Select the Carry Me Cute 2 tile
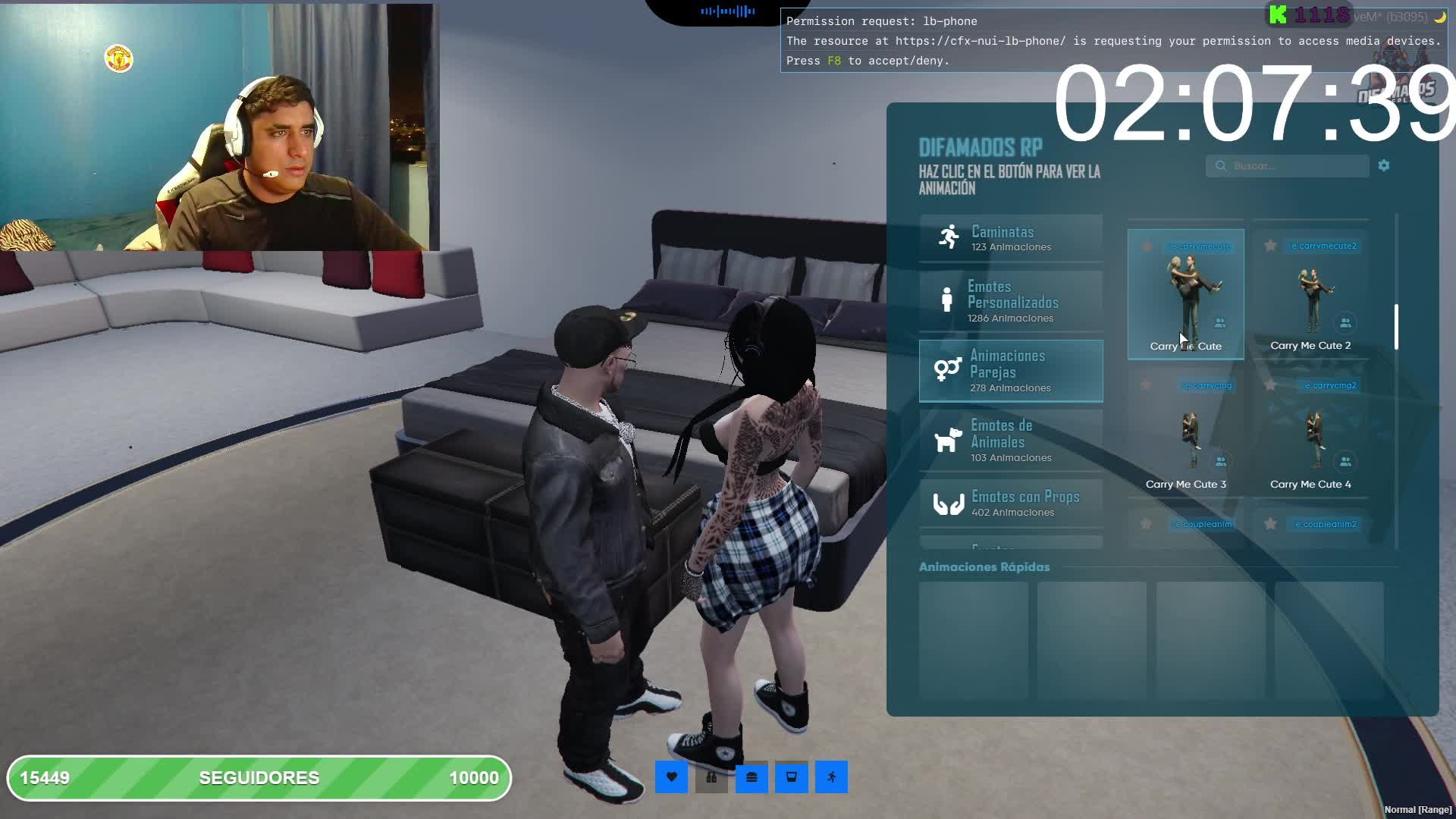Image resolution: width=1456 pixels, height=819 pixels. tap(1310, 294)
